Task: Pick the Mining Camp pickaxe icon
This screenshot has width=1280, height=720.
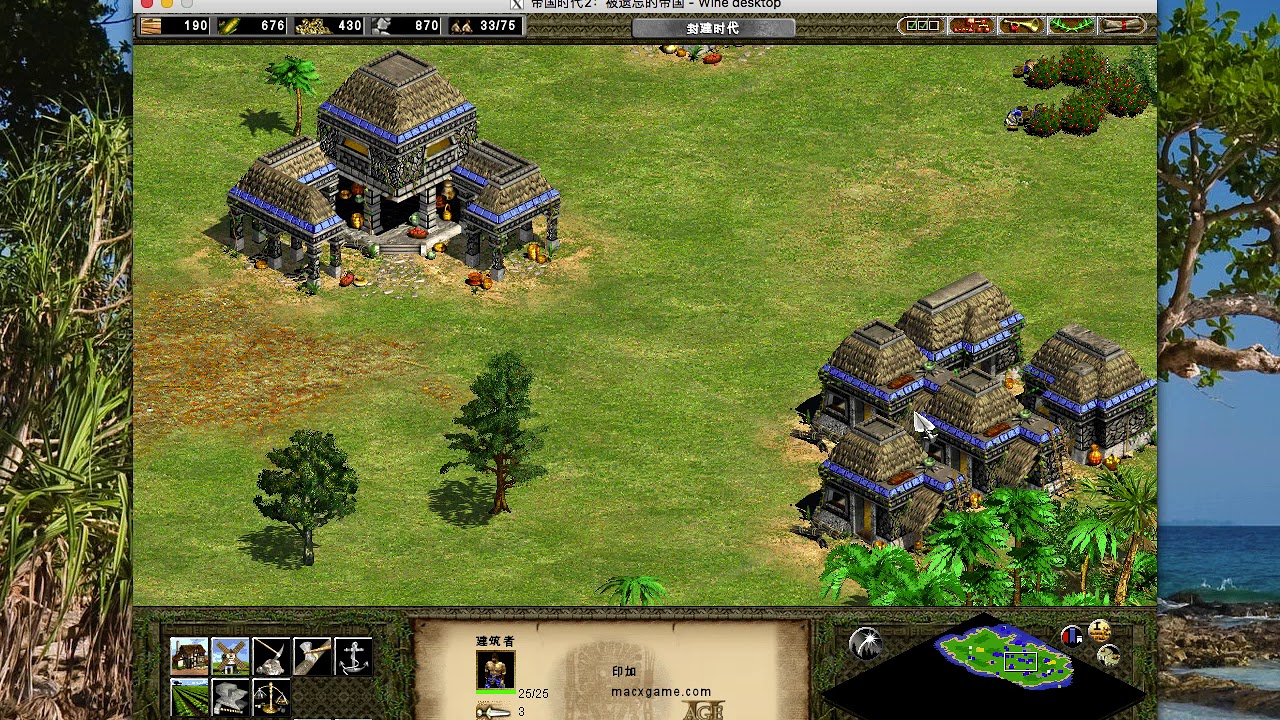Action: pos(271,656)
